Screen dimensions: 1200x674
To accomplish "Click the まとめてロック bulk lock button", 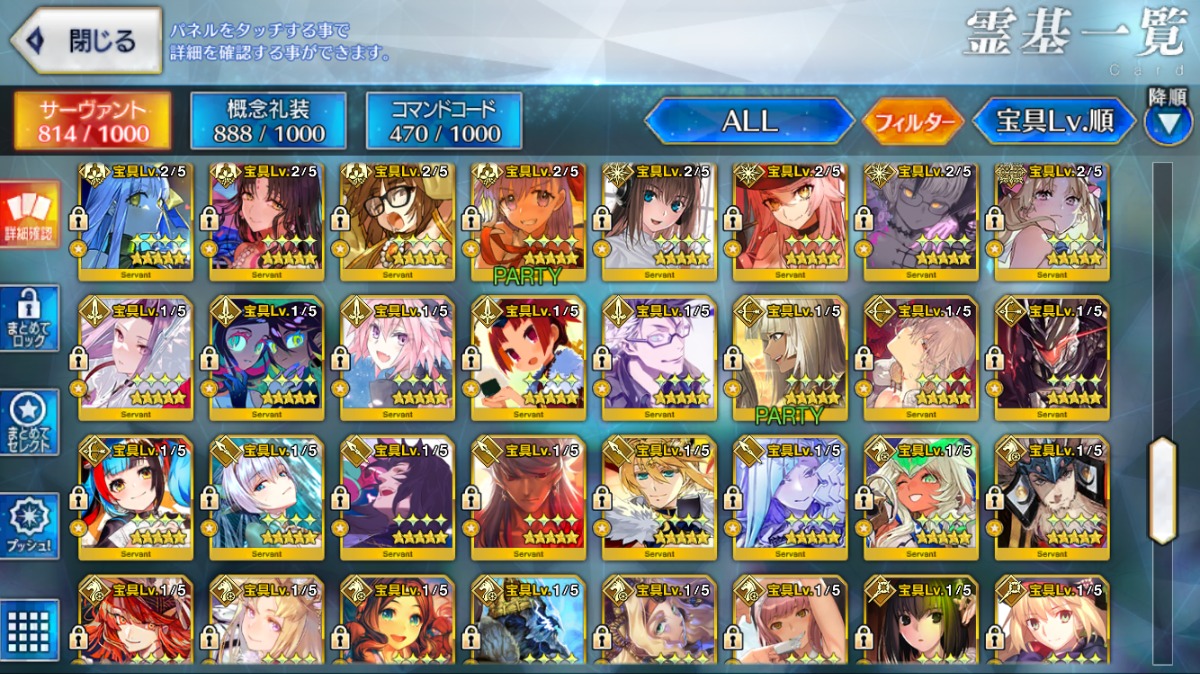I will pyautogui.click(x=29, y=318).
